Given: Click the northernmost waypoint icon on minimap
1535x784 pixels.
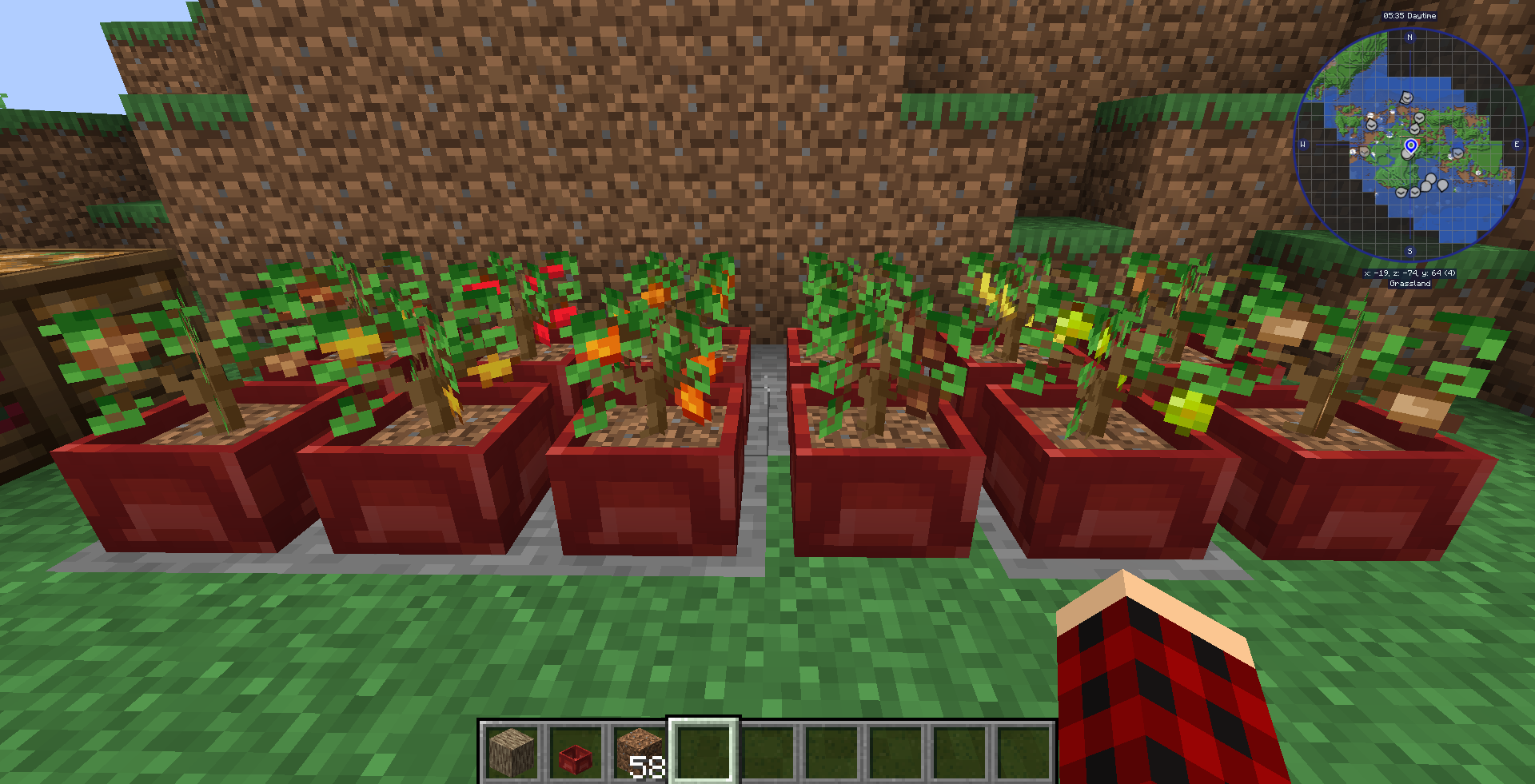Looking at the screenshot, I should point(1405,98).
